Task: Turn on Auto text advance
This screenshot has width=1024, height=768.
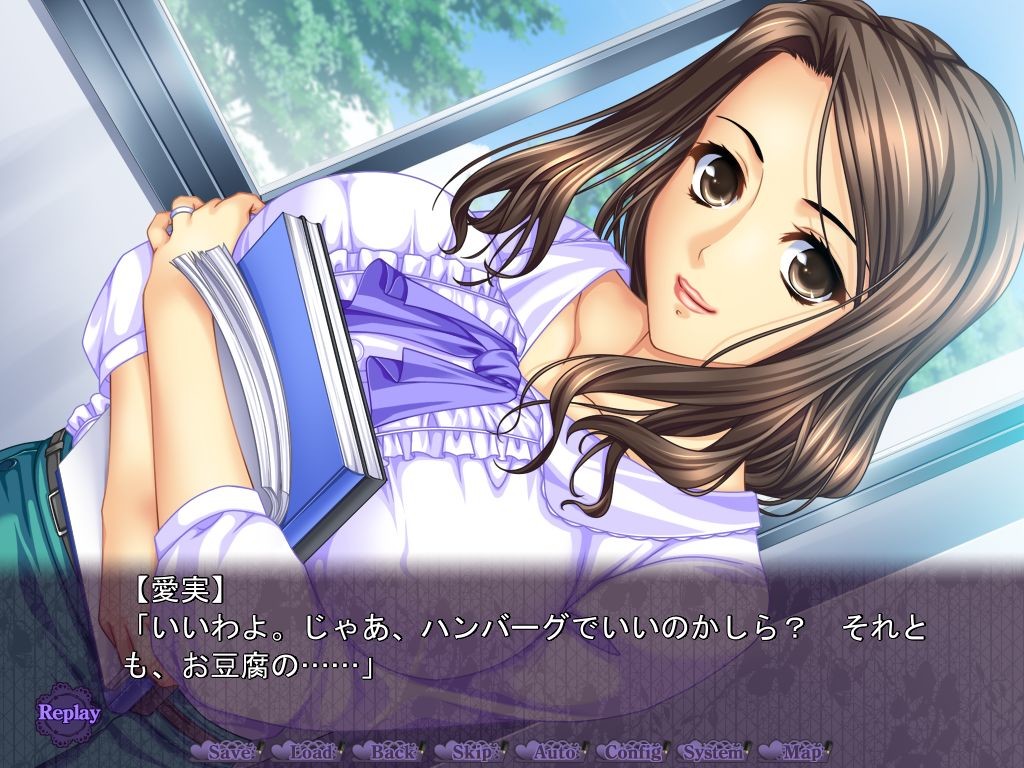Action: tap(554, 751)
